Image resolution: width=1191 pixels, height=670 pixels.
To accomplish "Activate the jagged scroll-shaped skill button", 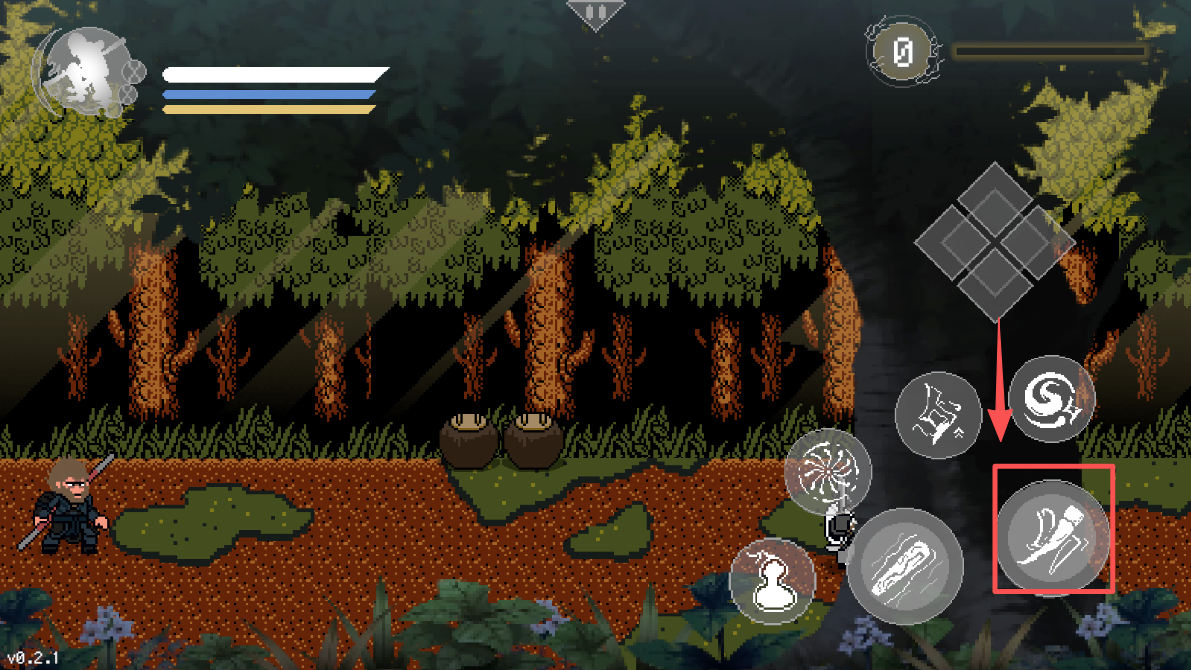I will pos(938,413).
